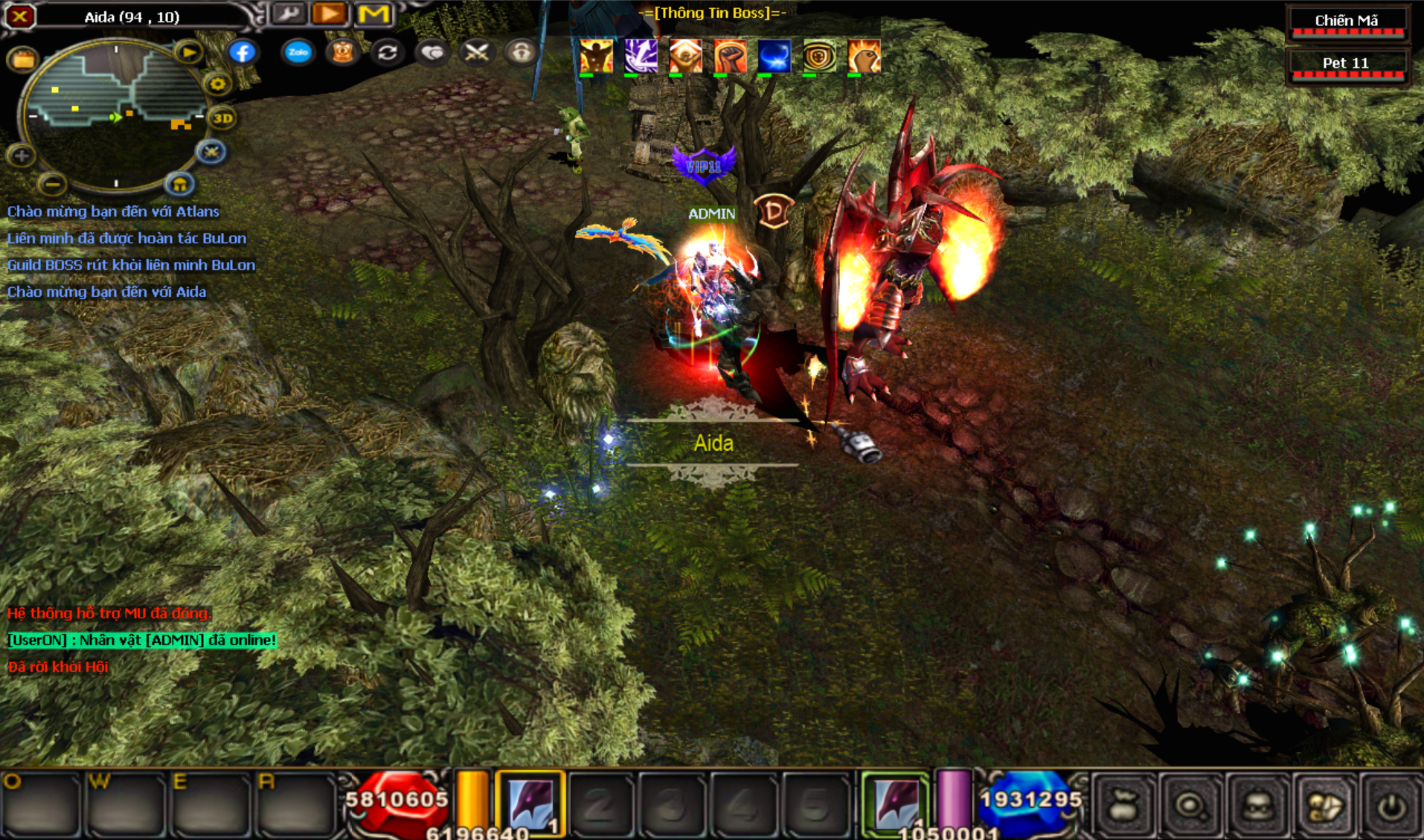The height and width of the screenshot is (840, 1424).
Task: Click the padlock icon
Action: tap(521, 52)
